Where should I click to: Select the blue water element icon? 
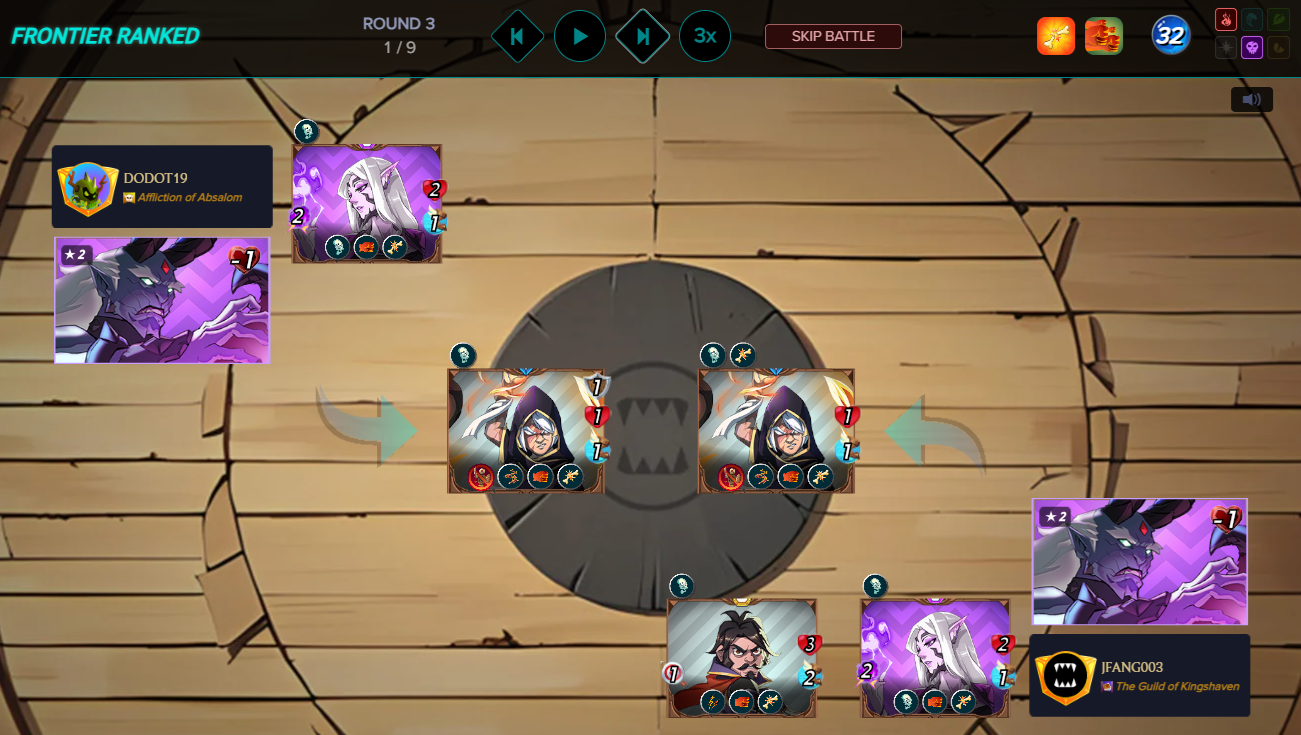pos(1252,19)
